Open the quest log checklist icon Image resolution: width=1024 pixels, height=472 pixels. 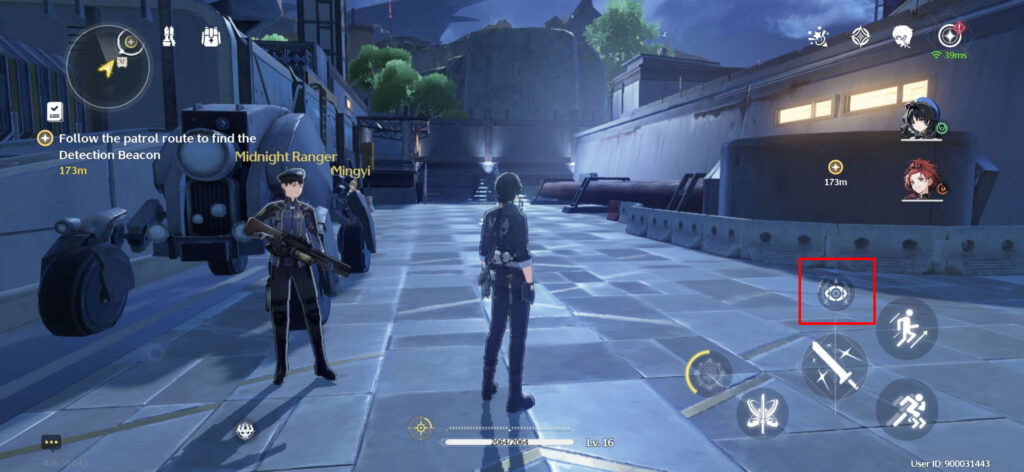[55, 110]
